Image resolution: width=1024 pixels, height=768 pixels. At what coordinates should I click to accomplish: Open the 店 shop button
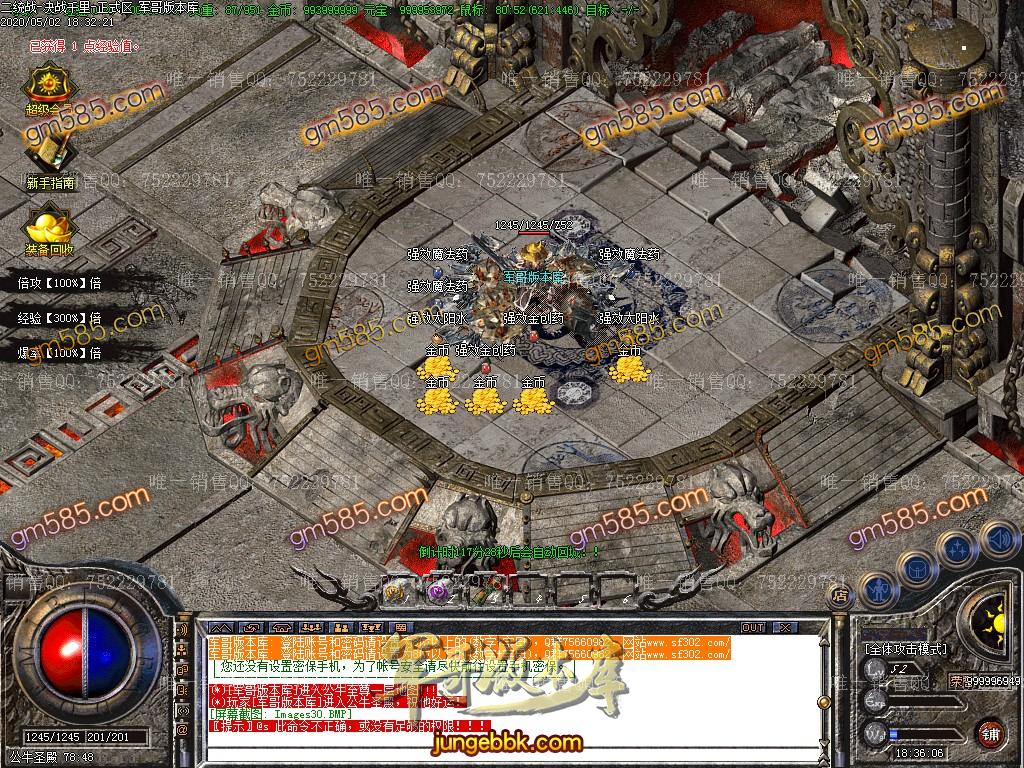pyautogui.click(x=840, y=596)
